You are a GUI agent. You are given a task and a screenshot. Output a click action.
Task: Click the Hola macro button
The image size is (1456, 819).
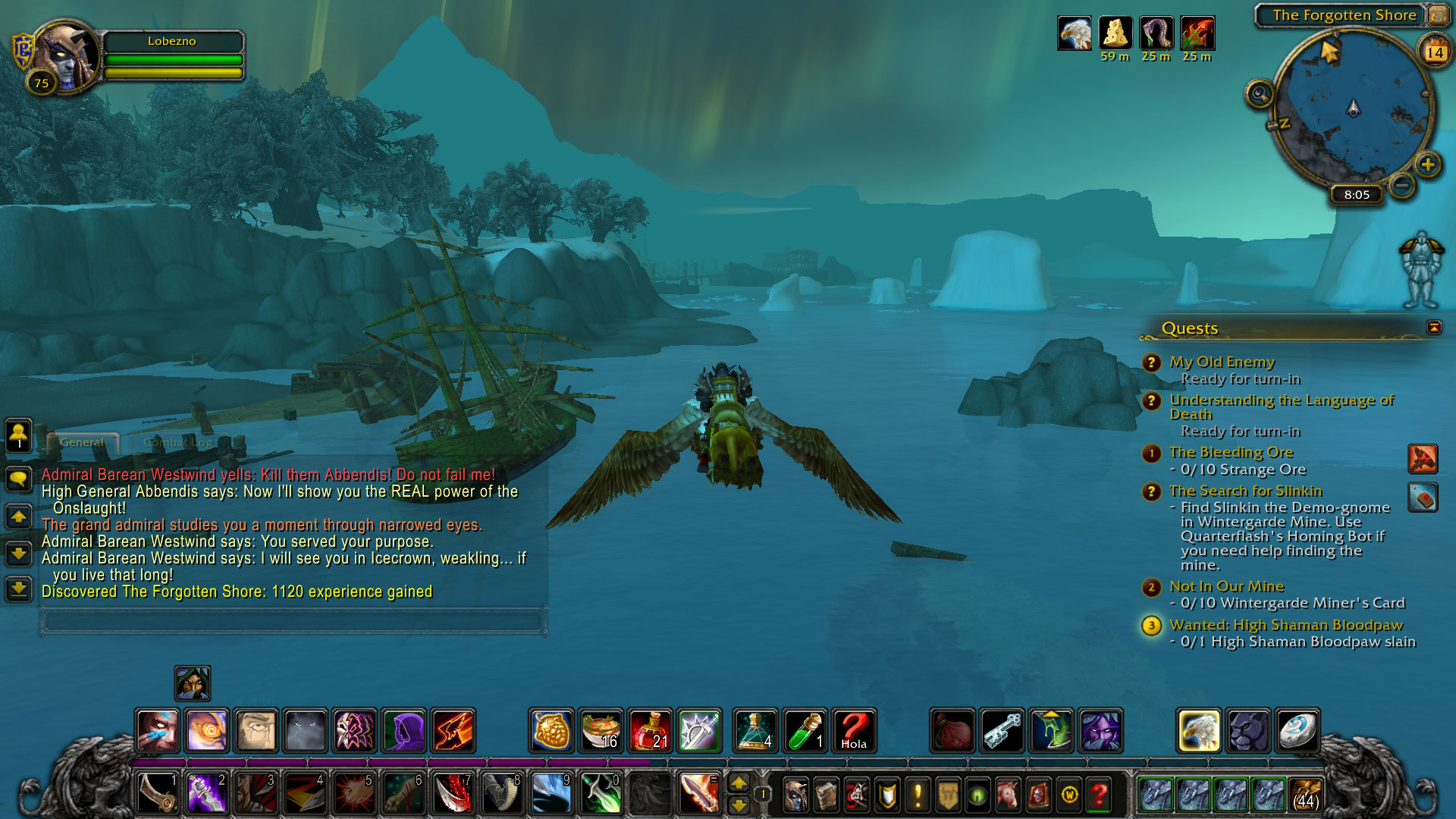point(854,731)
